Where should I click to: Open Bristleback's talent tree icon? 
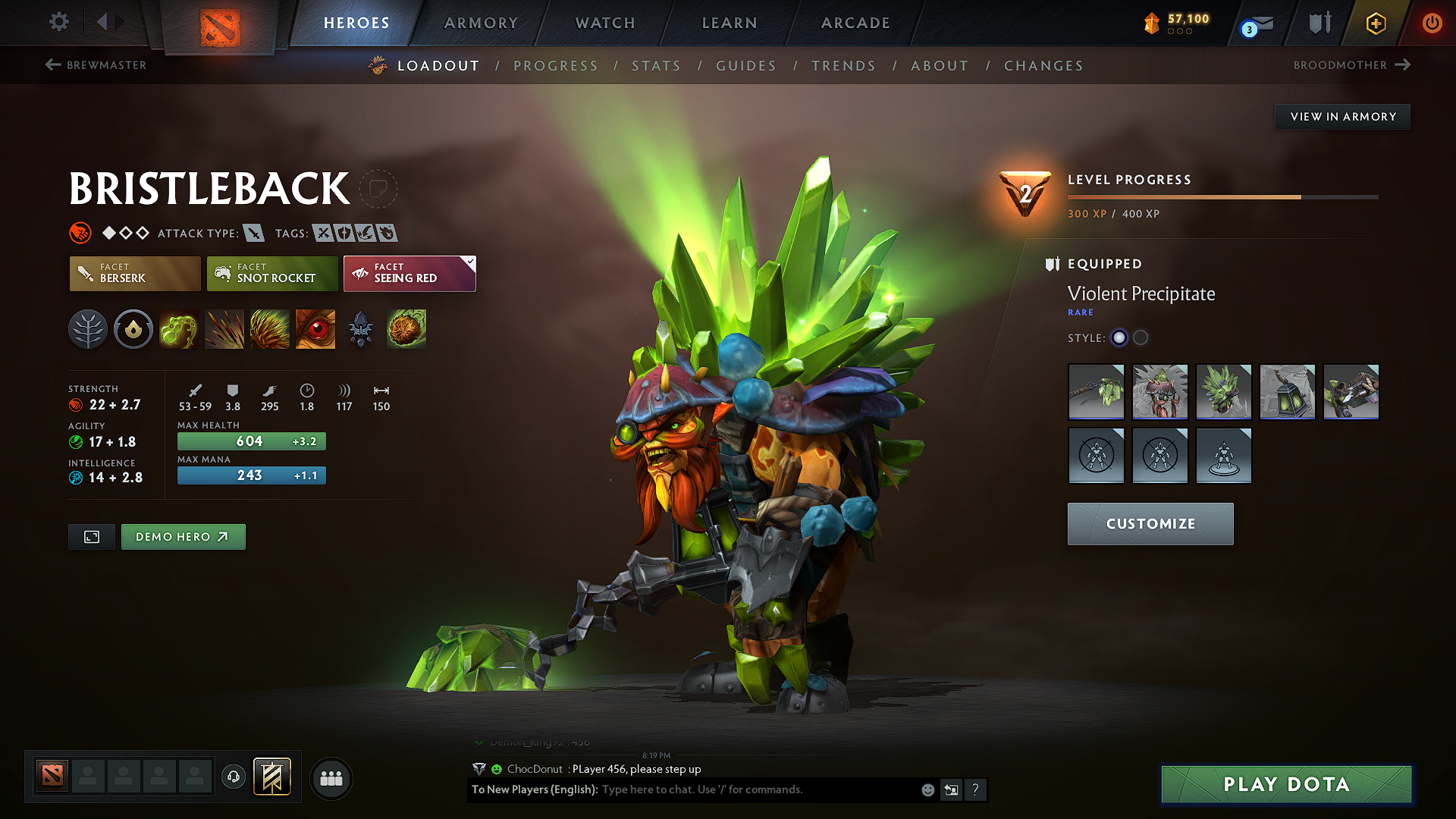[88, 329]
